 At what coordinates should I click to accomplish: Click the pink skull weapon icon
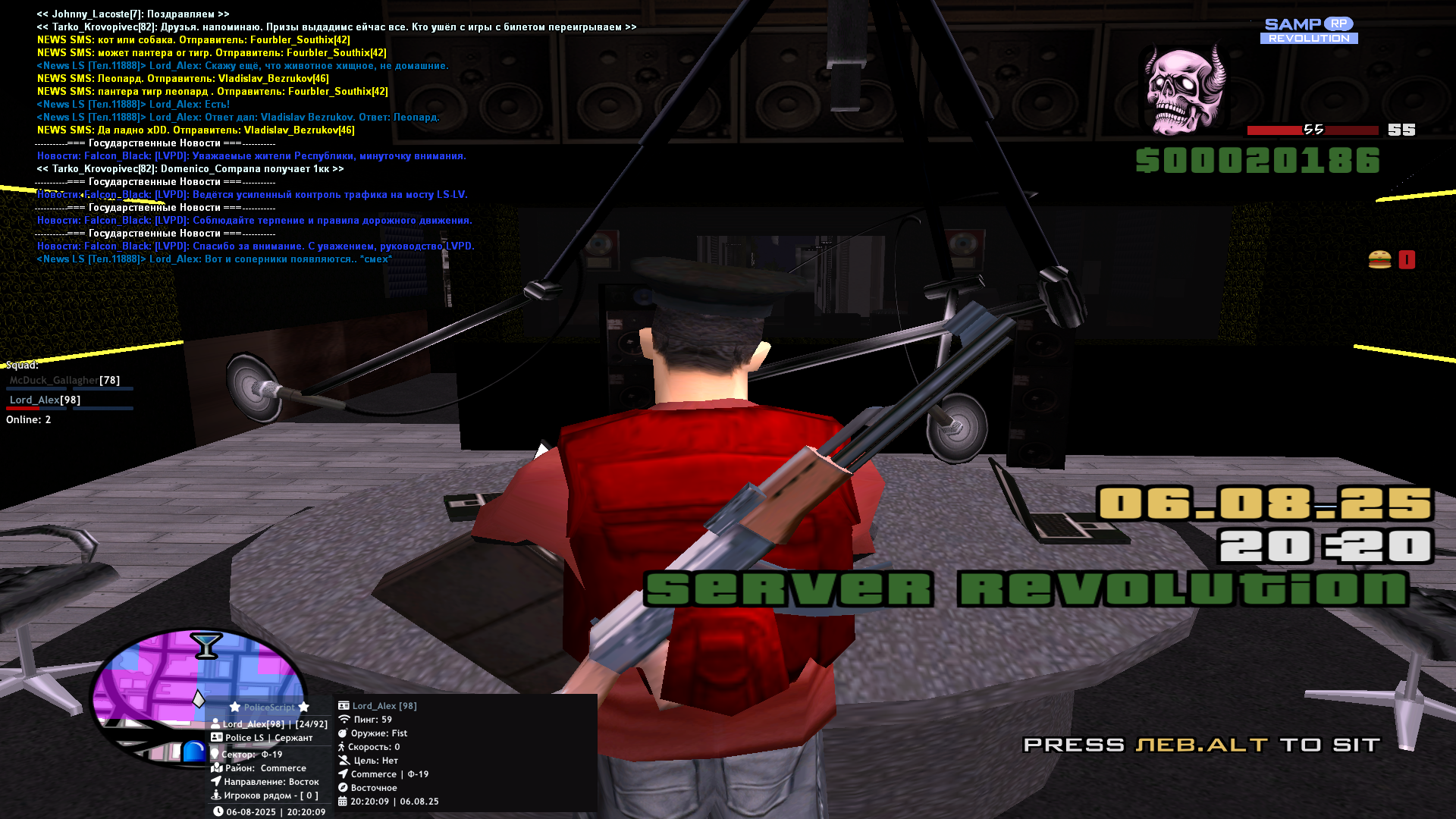point(1185,91)
